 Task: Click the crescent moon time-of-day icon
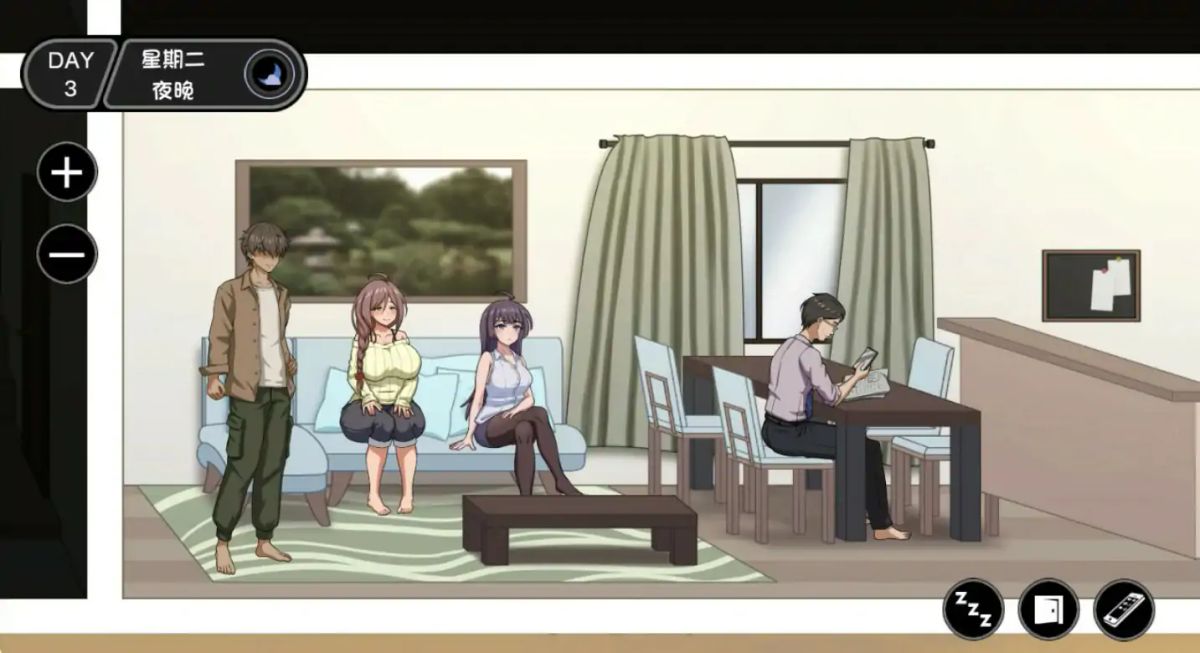[269, 74]
